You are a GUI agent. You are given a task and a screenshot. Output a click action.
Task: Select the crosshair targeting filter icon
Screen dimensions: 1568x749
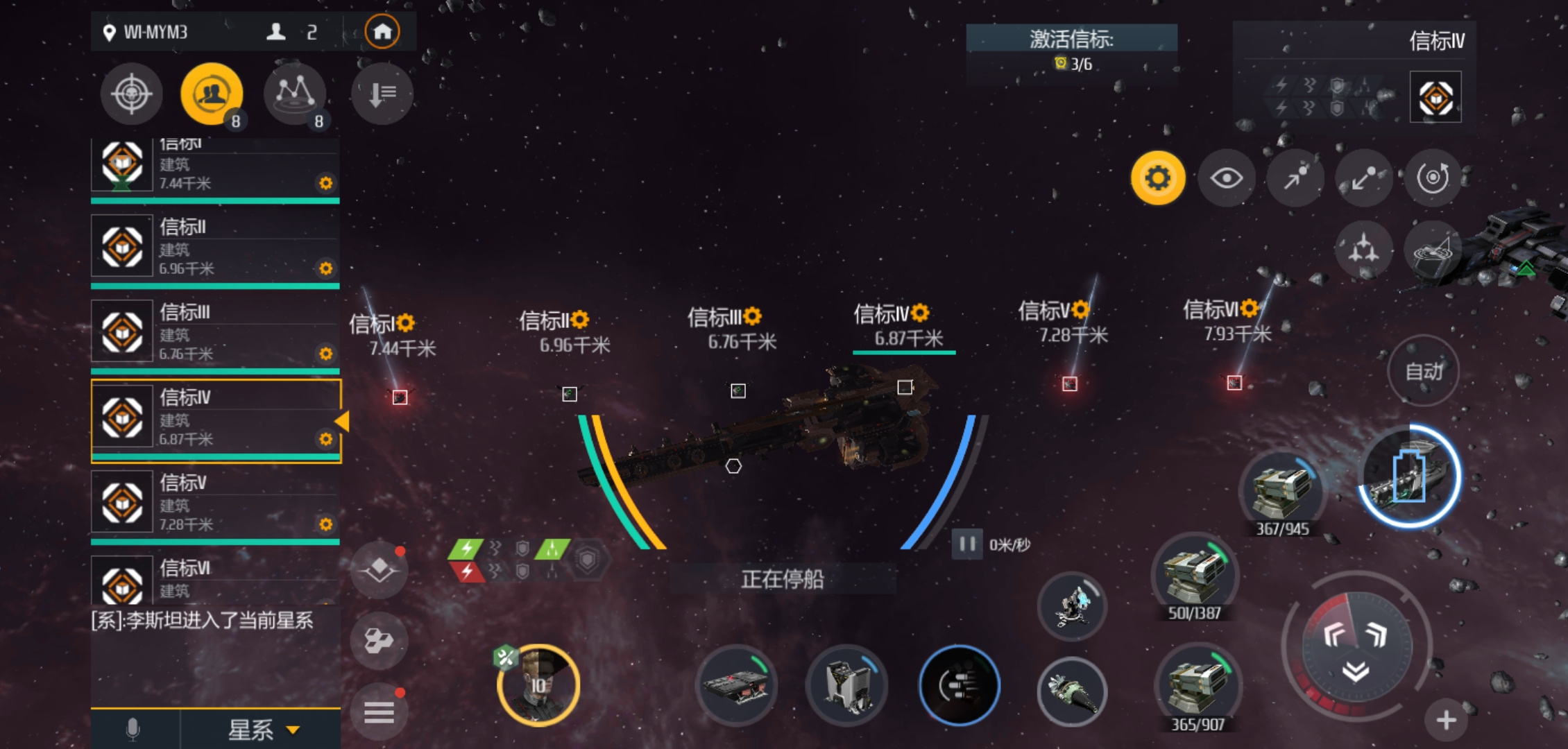131,94
